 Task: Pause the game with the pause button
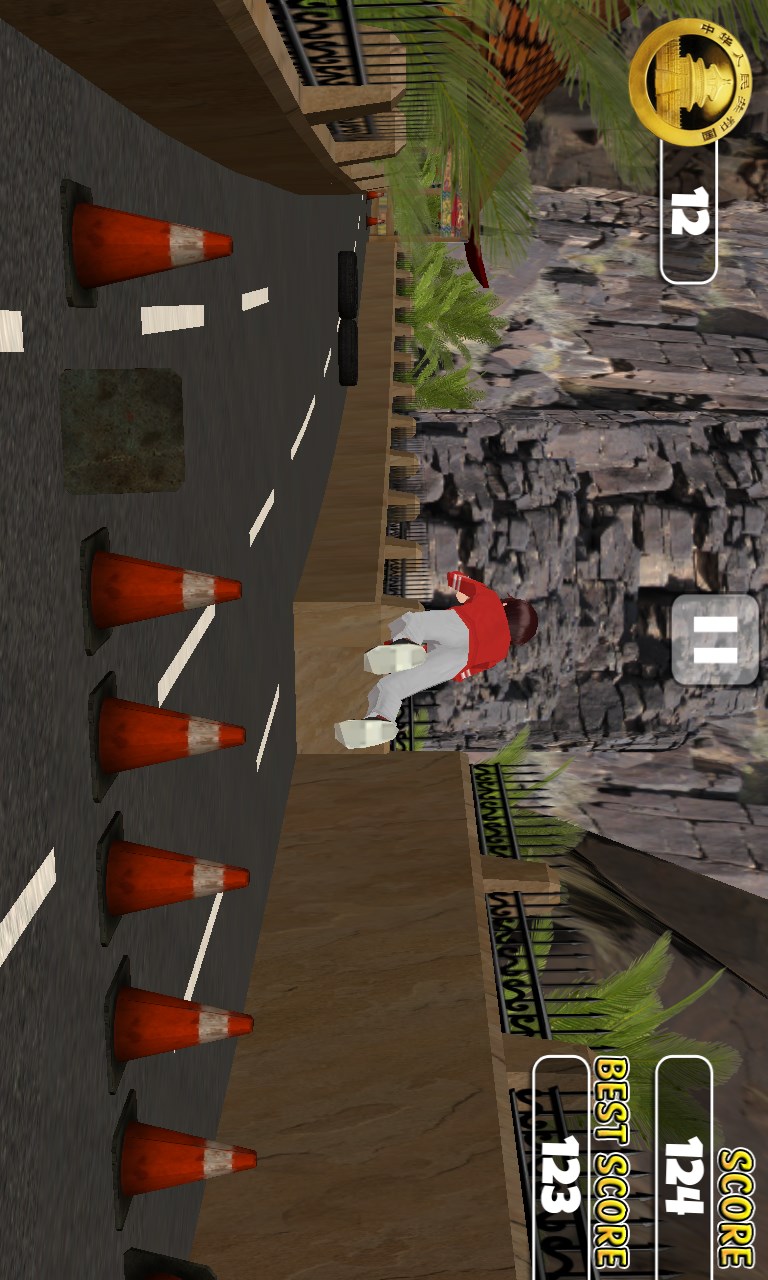714,640
